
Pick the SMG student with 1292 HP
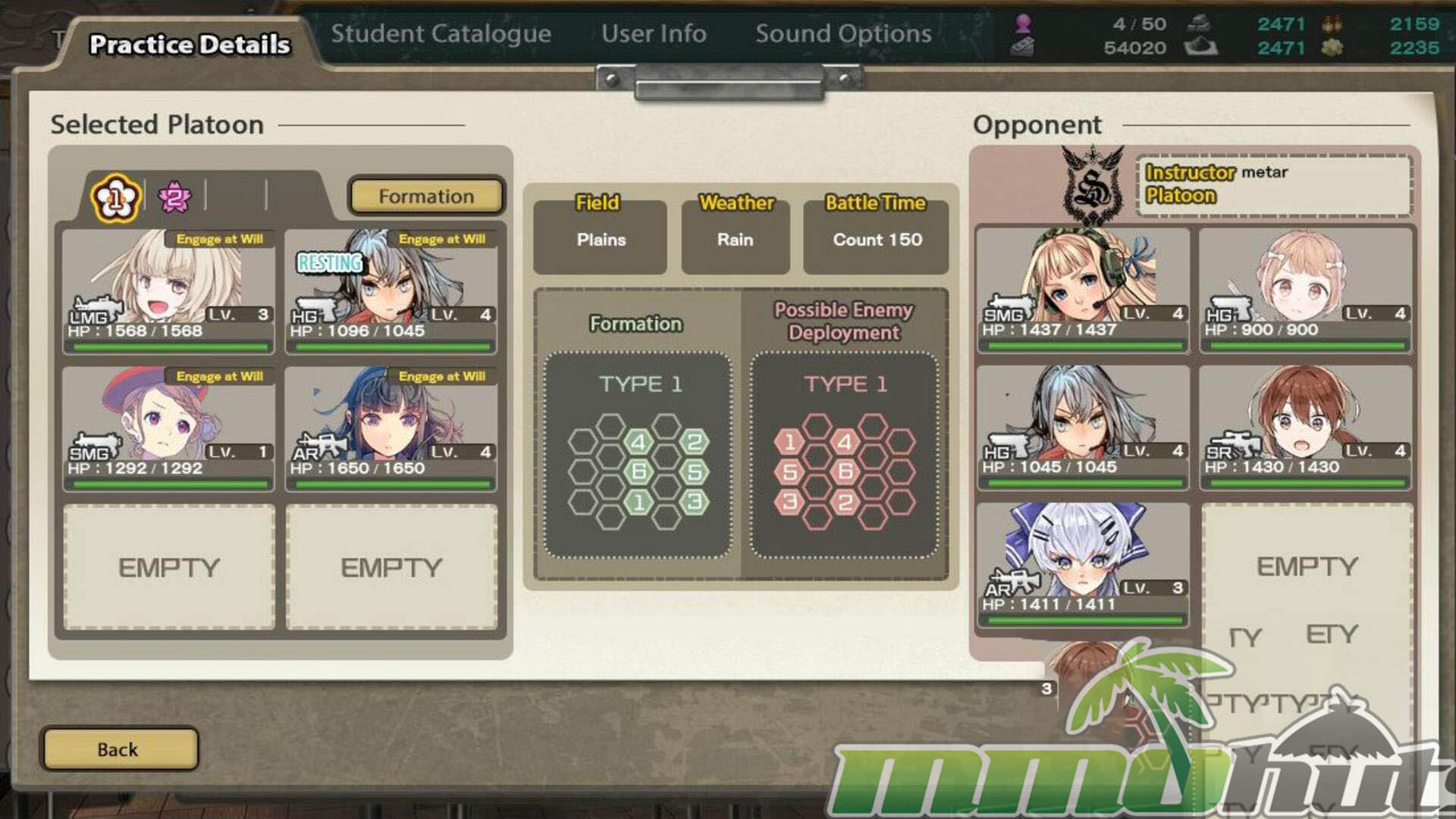tap(168, 428)
